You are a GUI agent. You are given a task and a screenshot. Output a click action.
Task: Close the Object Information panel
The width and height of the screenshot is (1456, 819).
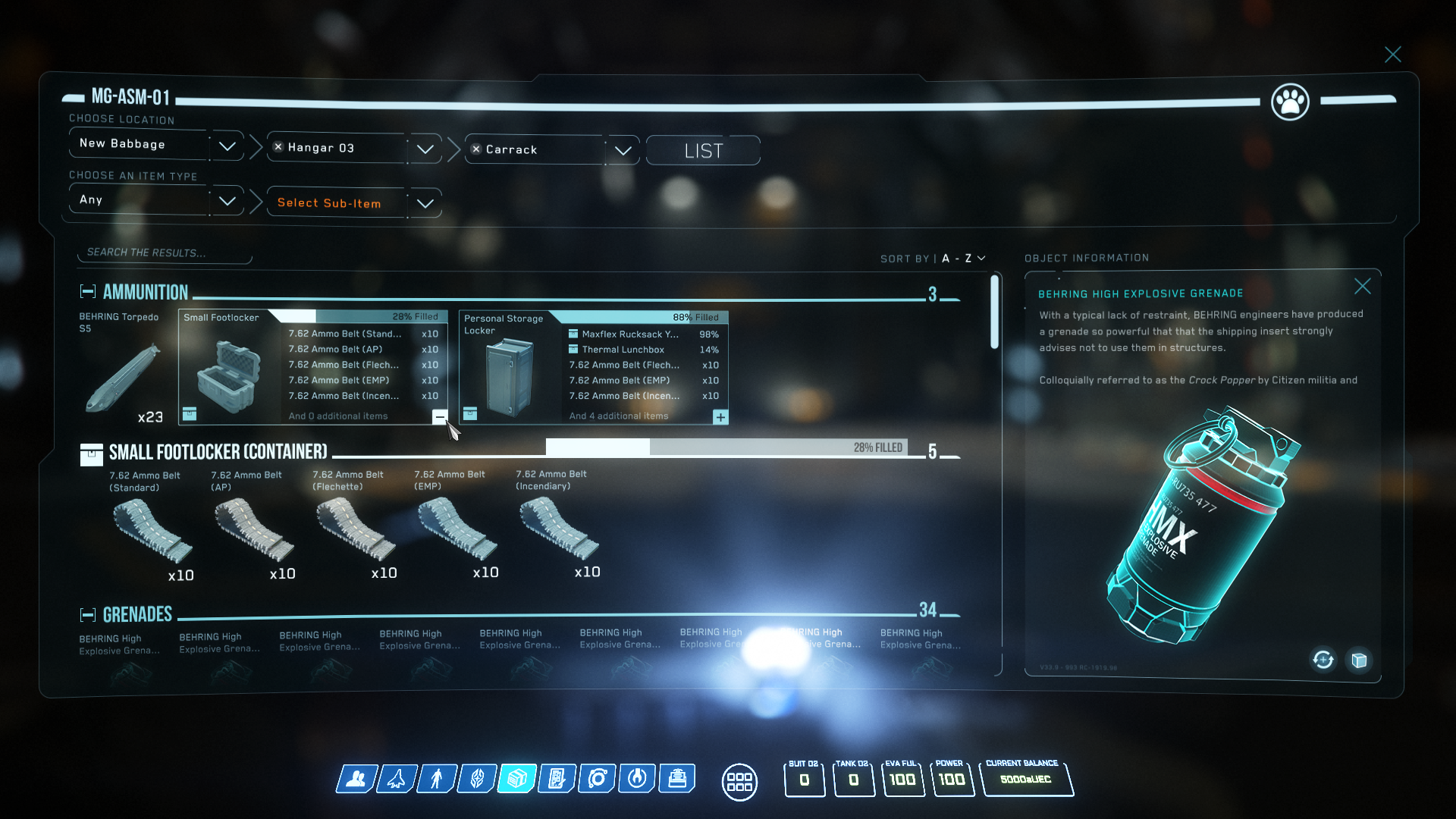pyautogui.click(x=1362, y=287)
